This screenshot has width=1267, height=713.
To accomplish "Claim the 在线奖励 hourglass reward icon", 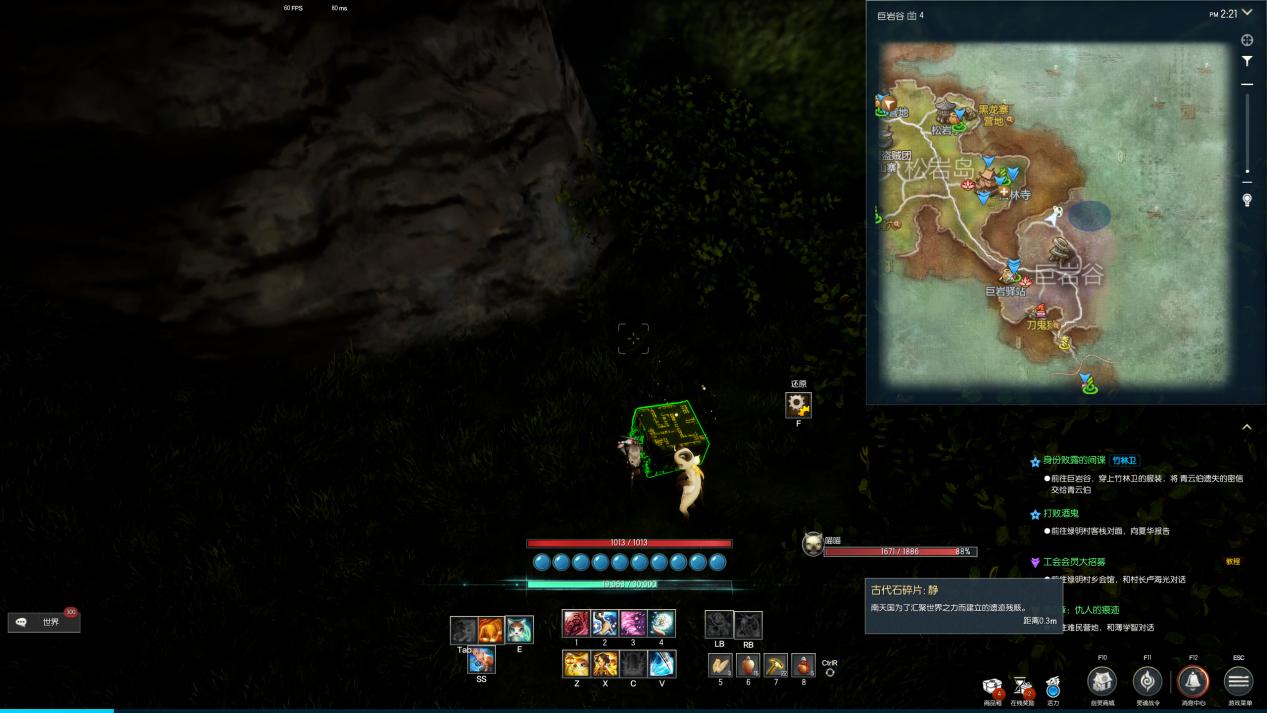I will [1023, 686].
